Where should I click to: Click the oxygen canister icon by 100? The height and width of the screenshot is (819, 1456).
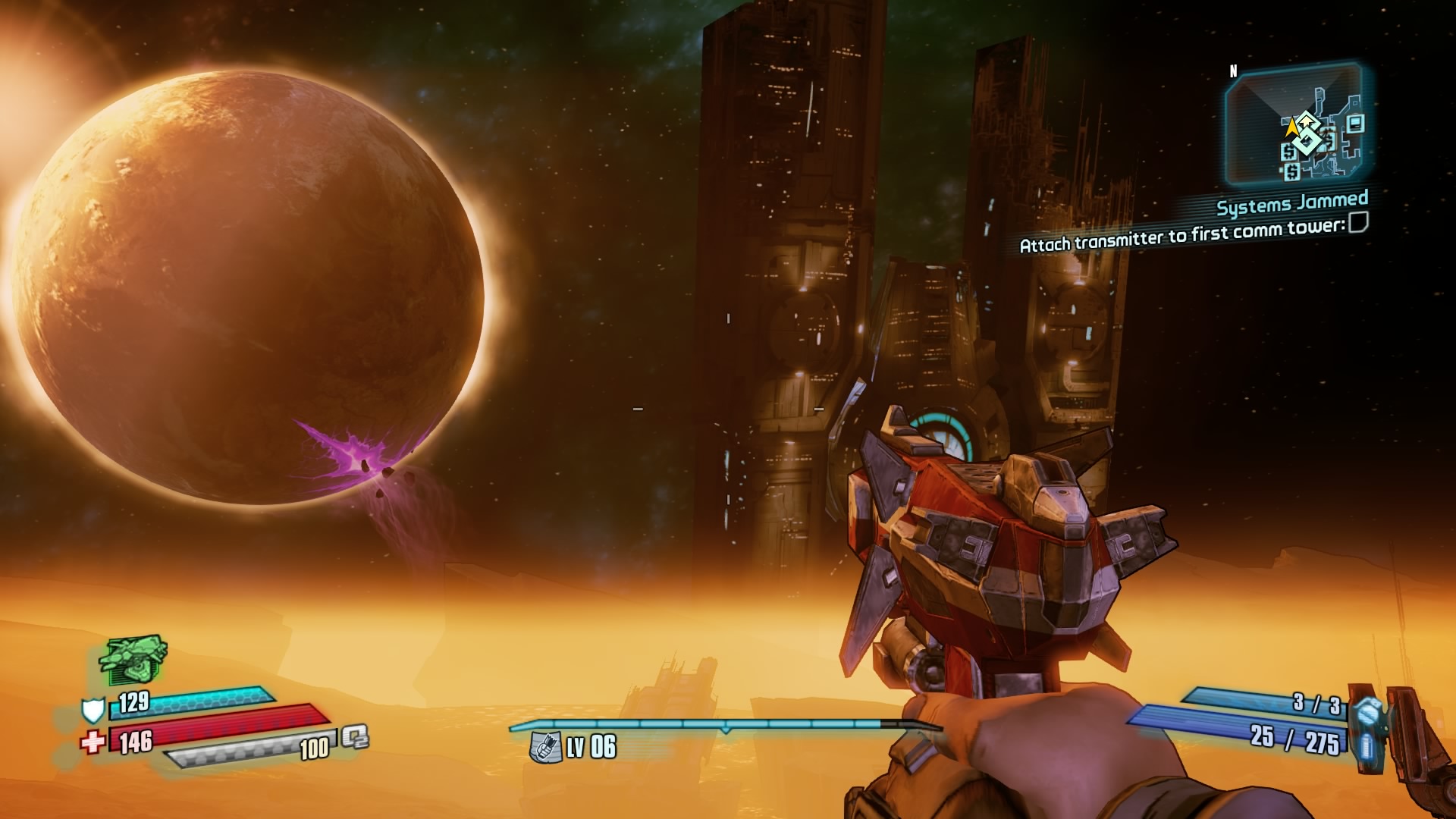pyautogui.click(x=354, y=736)
